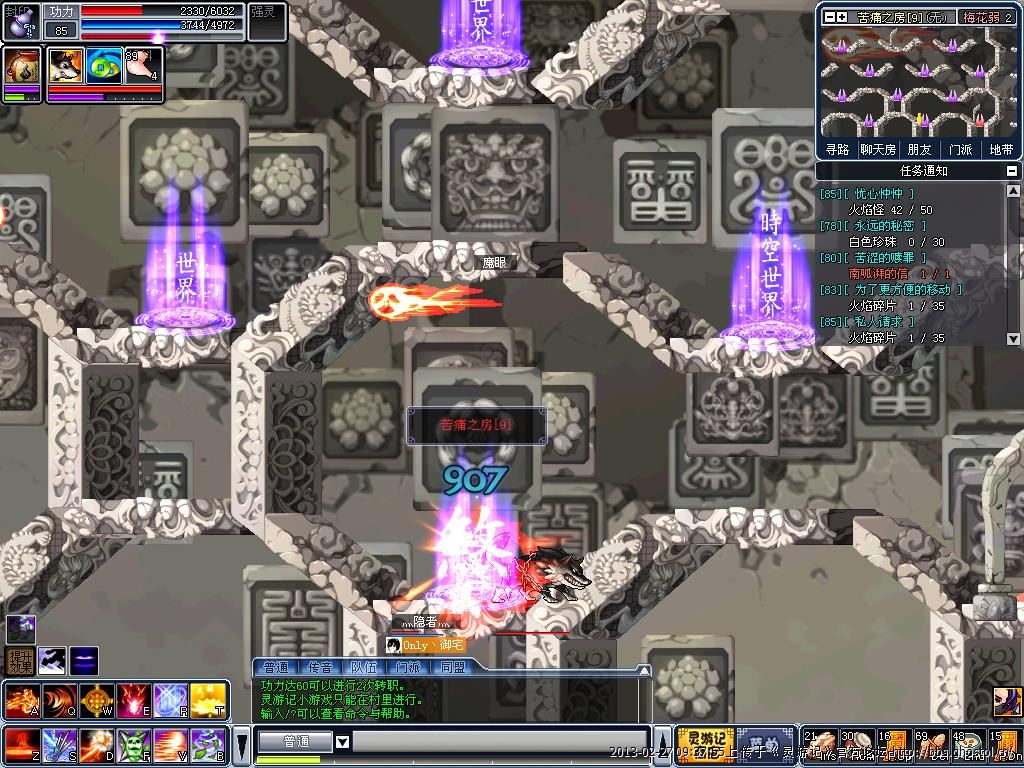Open the 门派 guild panel
The height and width of the screenshot is (768, 1024).
tap(959, 149)
